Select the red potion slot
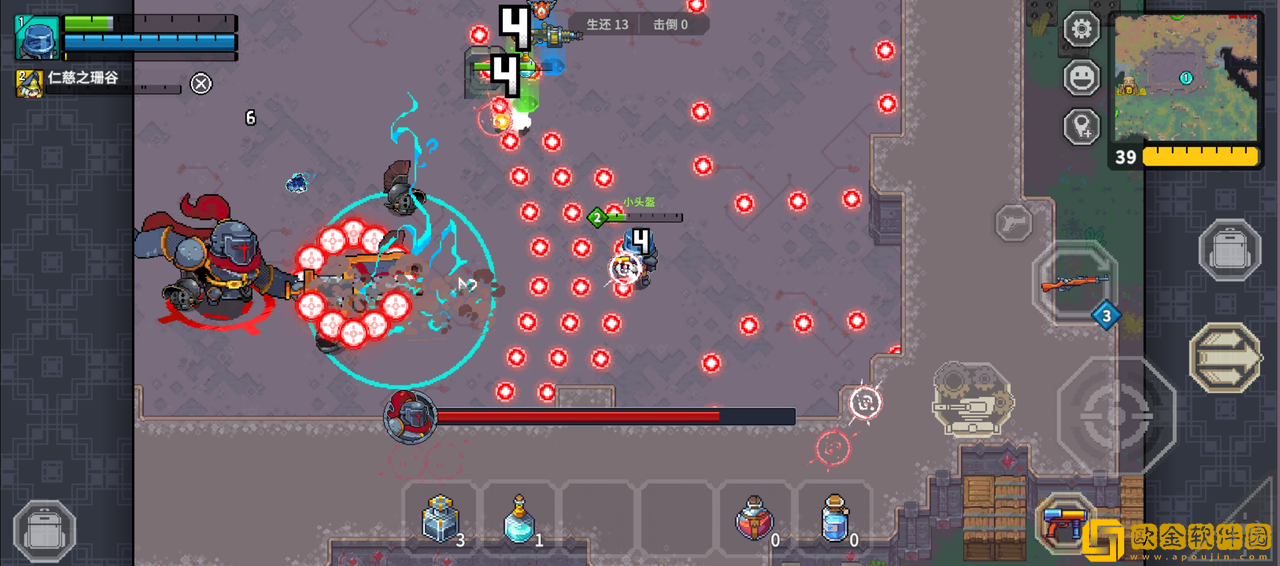The height and width of the screenshot is (566, 1280). coord(755,519)
